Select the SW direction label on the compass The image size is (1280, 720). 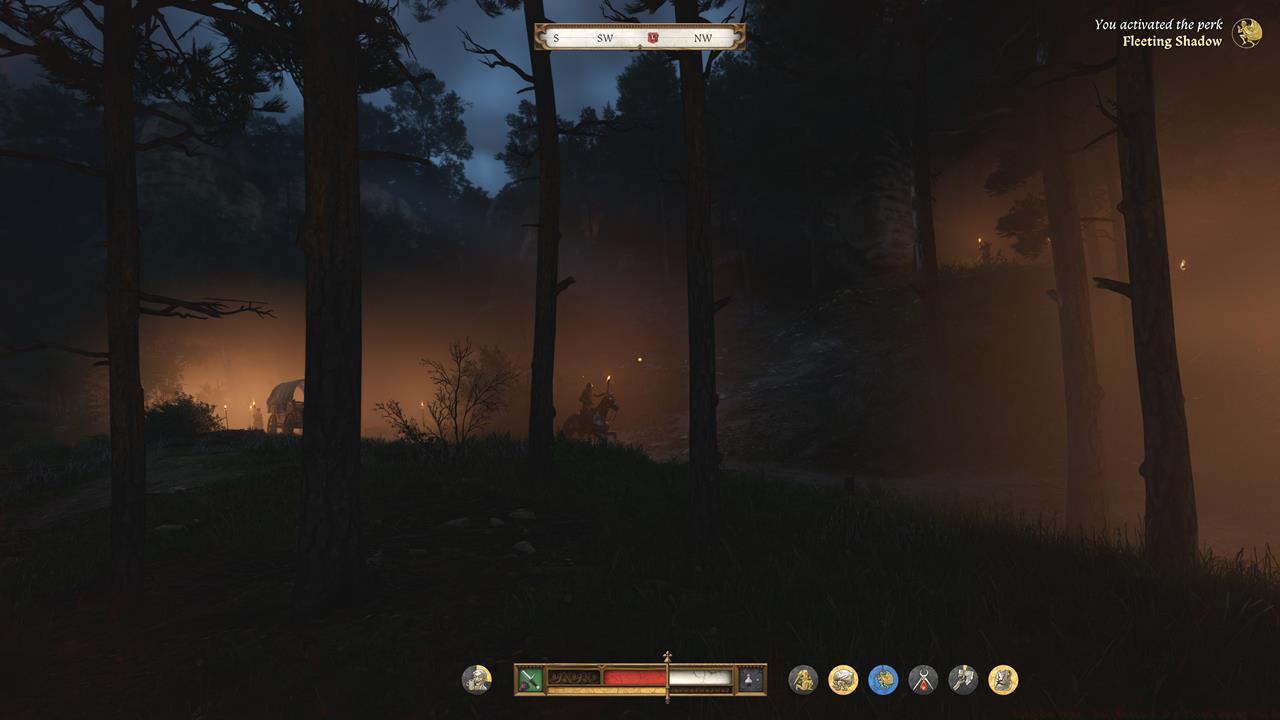tap(604, 37)
